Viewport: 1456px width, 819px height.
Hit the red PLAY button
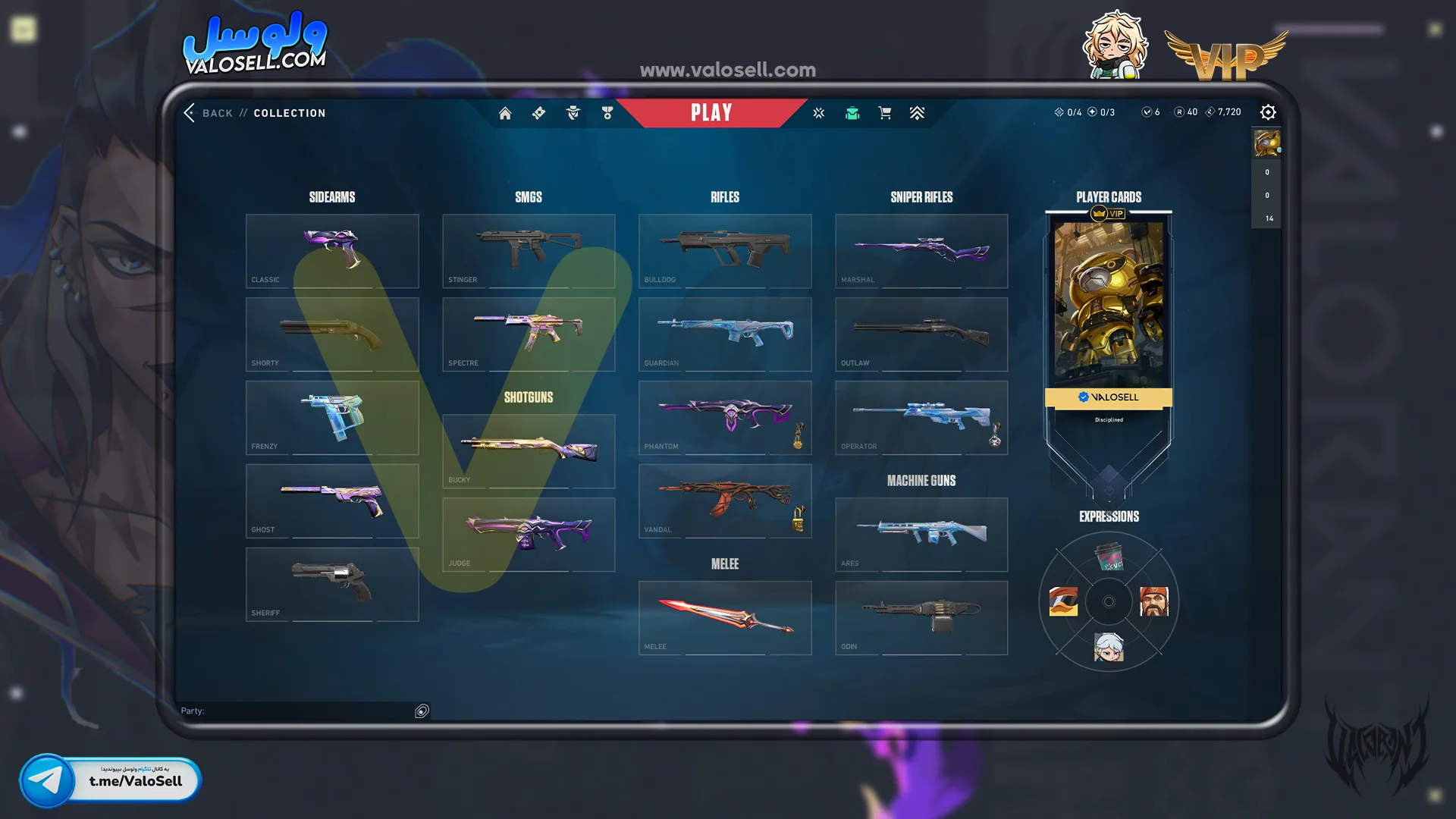(x=711, y=113)
